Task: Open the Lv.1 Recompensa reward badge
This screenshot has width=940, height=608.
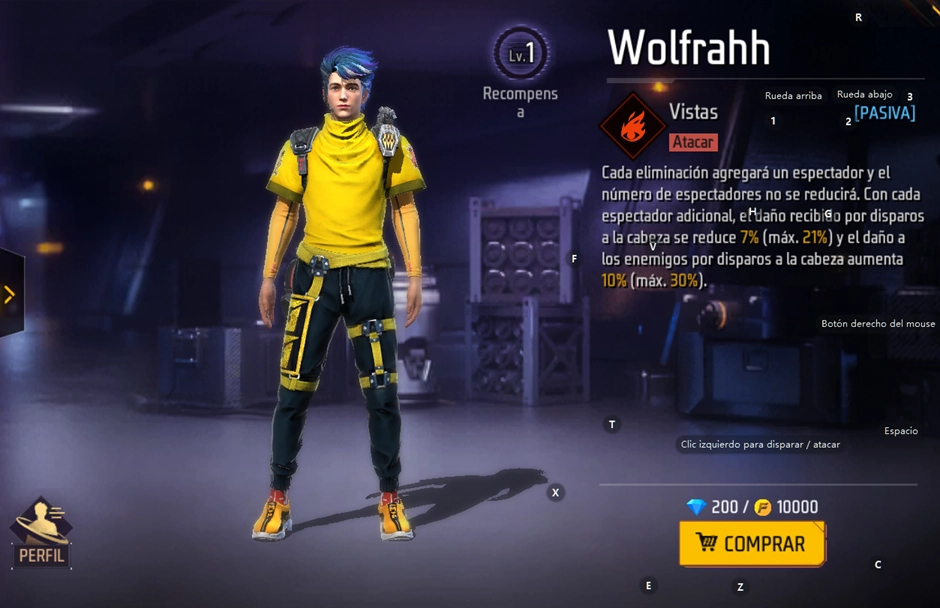Action: click(520, 56)
